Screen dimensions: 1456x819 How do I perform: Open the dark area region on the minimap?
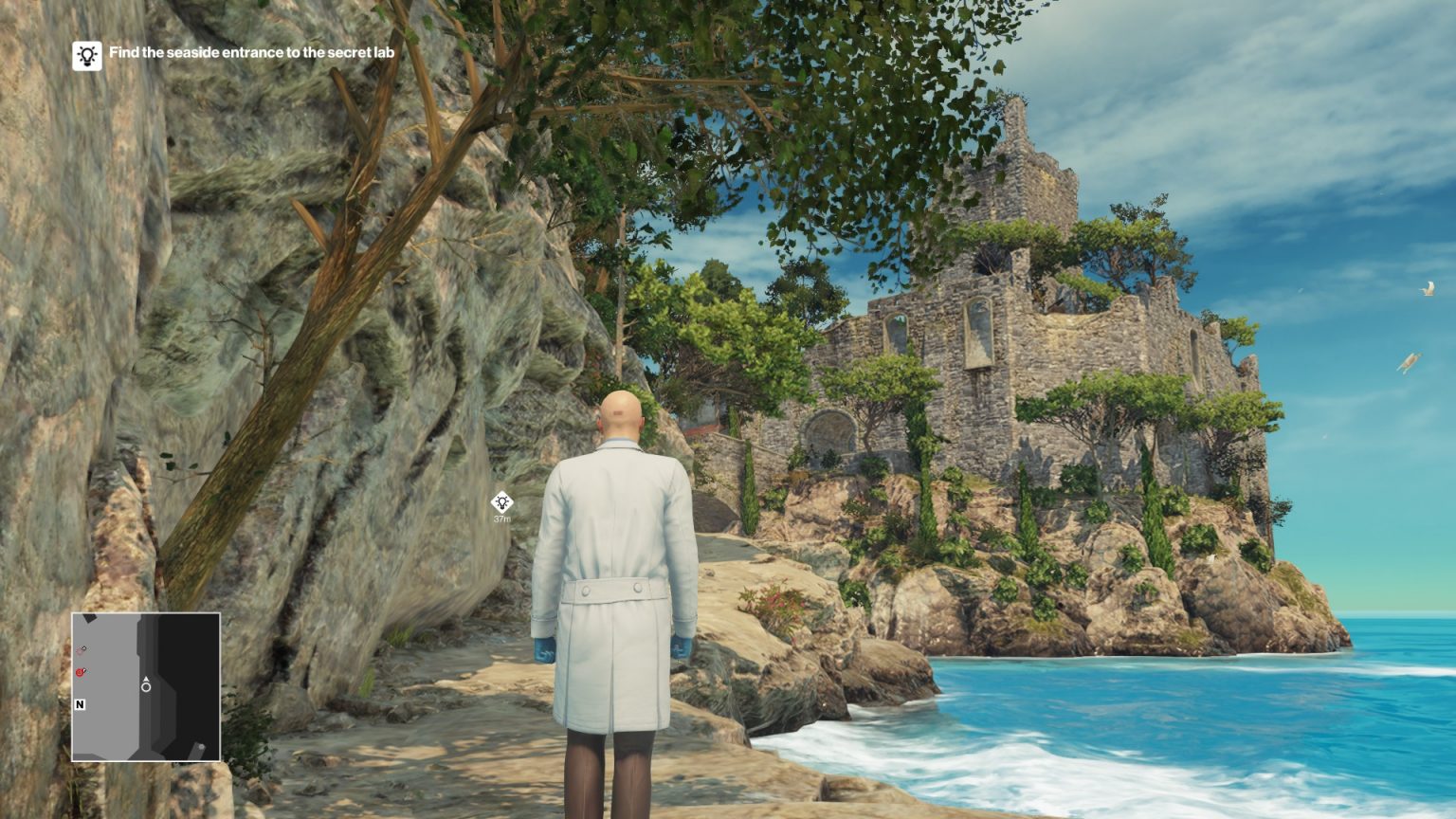[x=190, y=664]
